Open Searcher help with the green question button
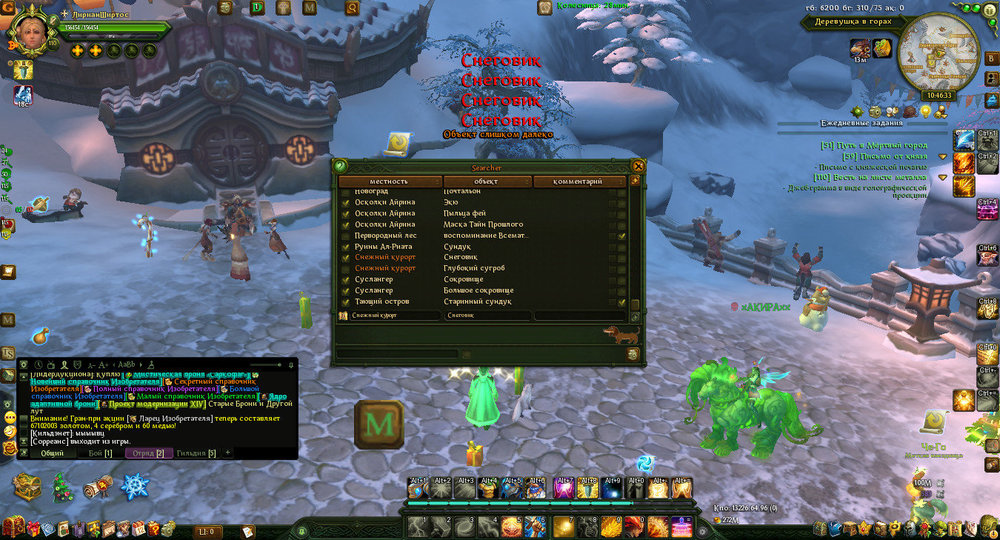Screen dimensions: 1000x540 coord(340,166)
